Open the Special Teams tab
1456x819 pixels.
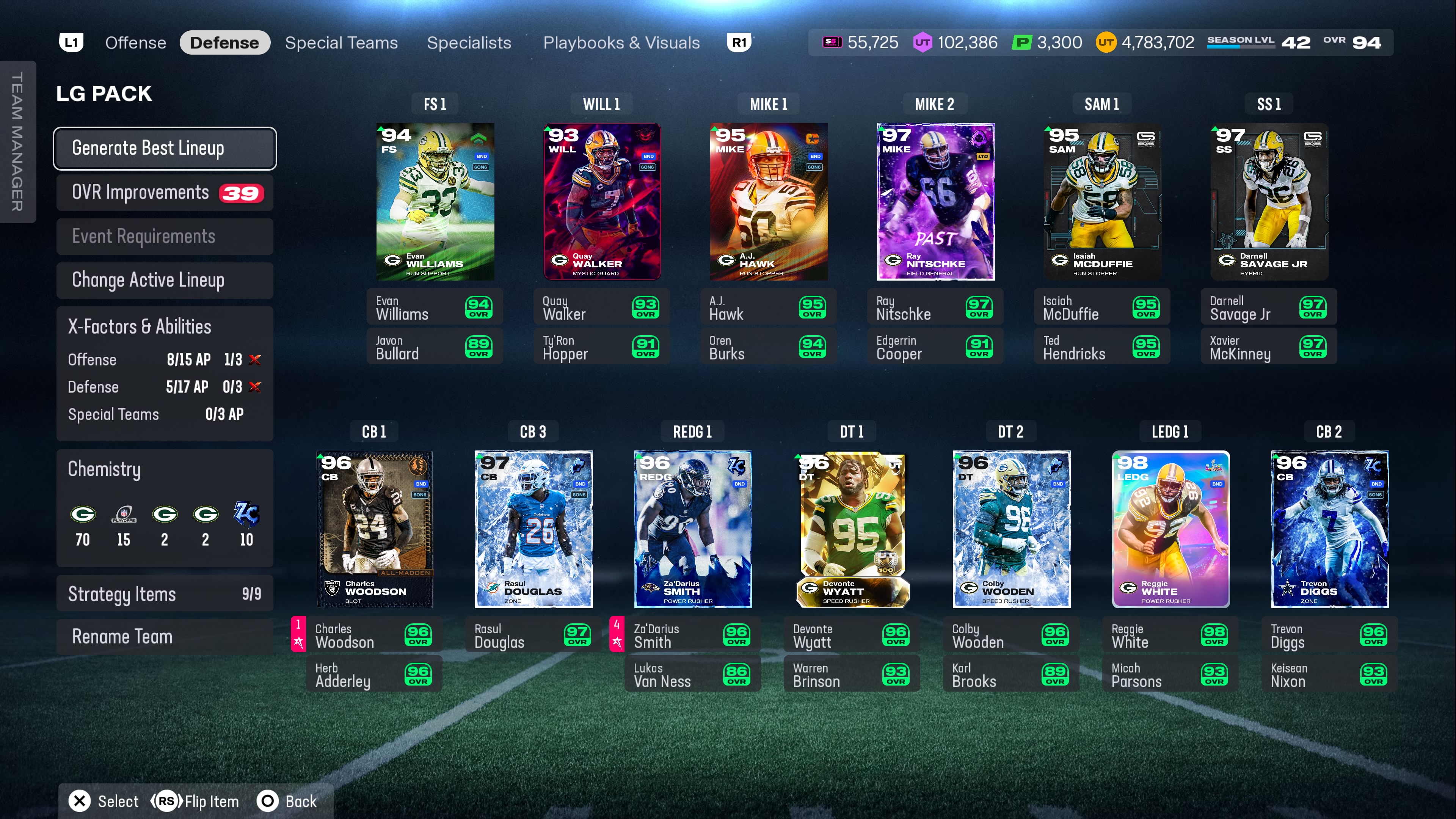click(x=341, y=43)
